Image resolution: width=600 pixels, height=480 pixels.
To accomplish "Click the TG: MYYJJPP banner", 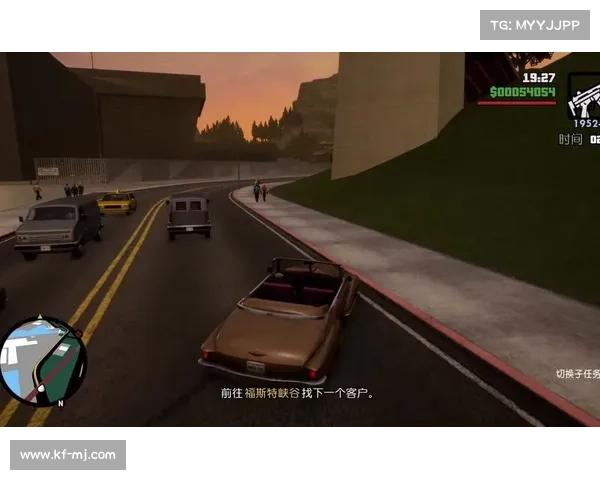I will click(535, 25).
